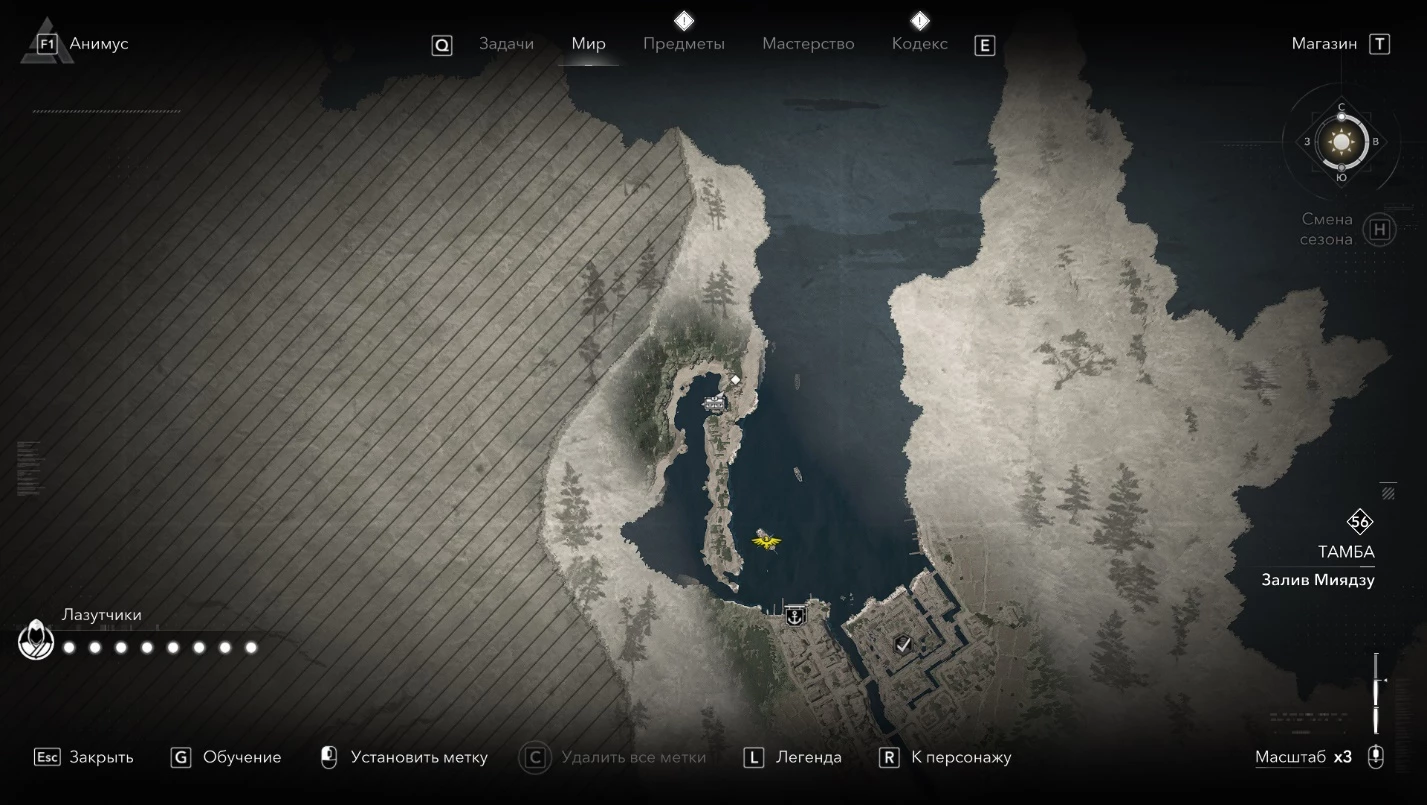Switch to the Задачи tab
1427x805 pixels.
pyautogui.click(x=506, y=44)
